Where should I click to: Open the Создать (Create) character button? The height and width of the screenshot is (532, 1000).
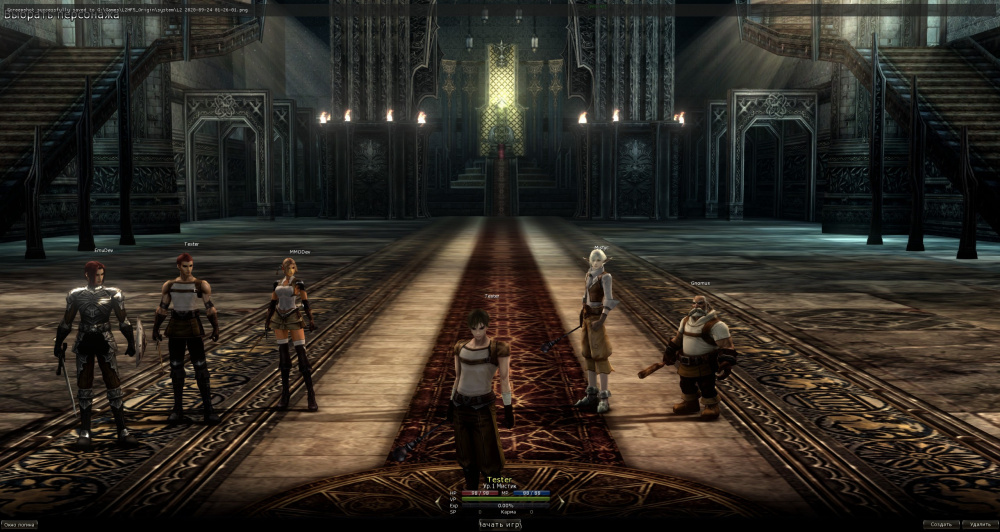(x=940, y=524)
